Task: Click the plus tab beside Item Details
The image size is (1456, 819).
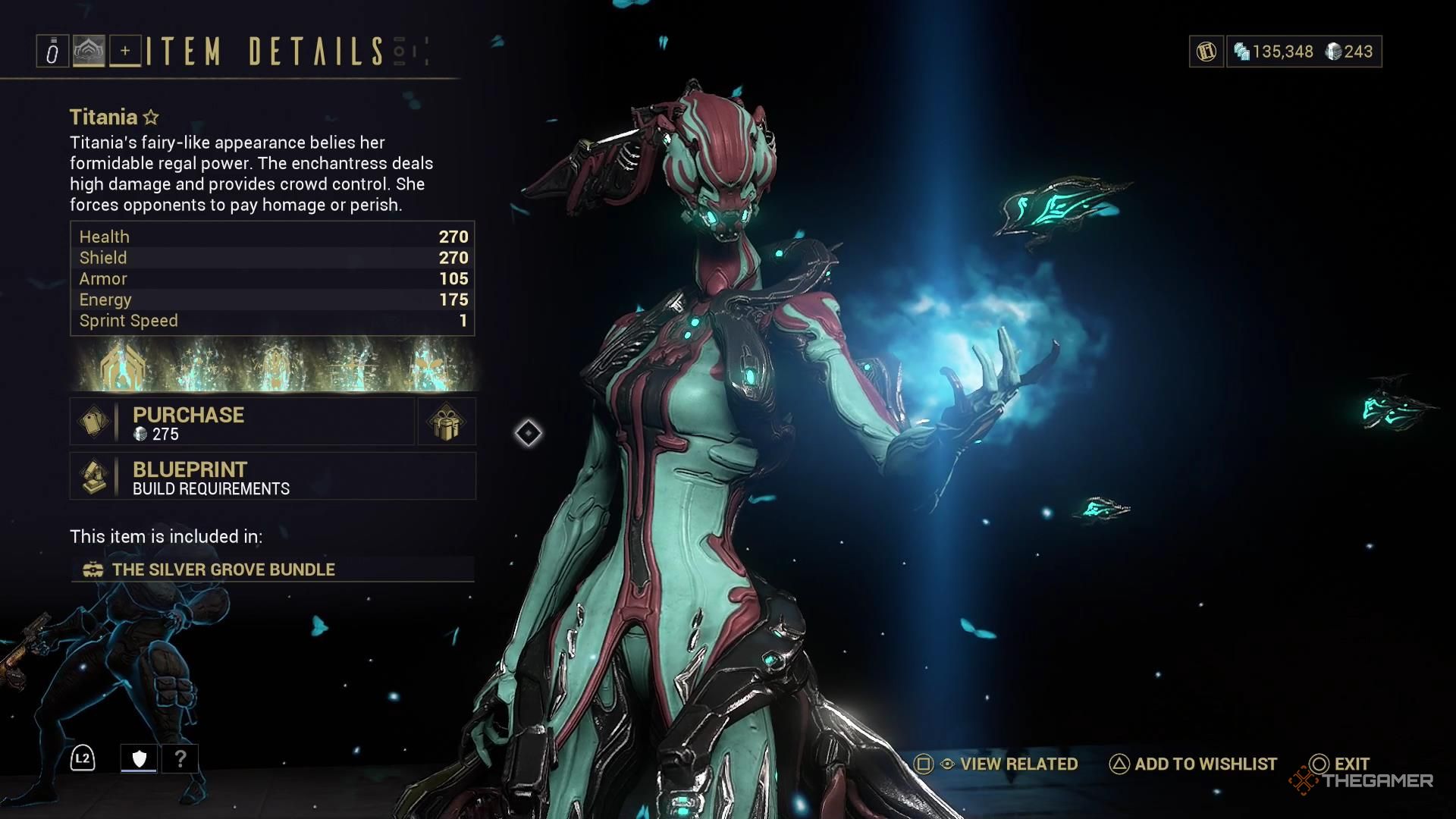Action: (125, 52)
